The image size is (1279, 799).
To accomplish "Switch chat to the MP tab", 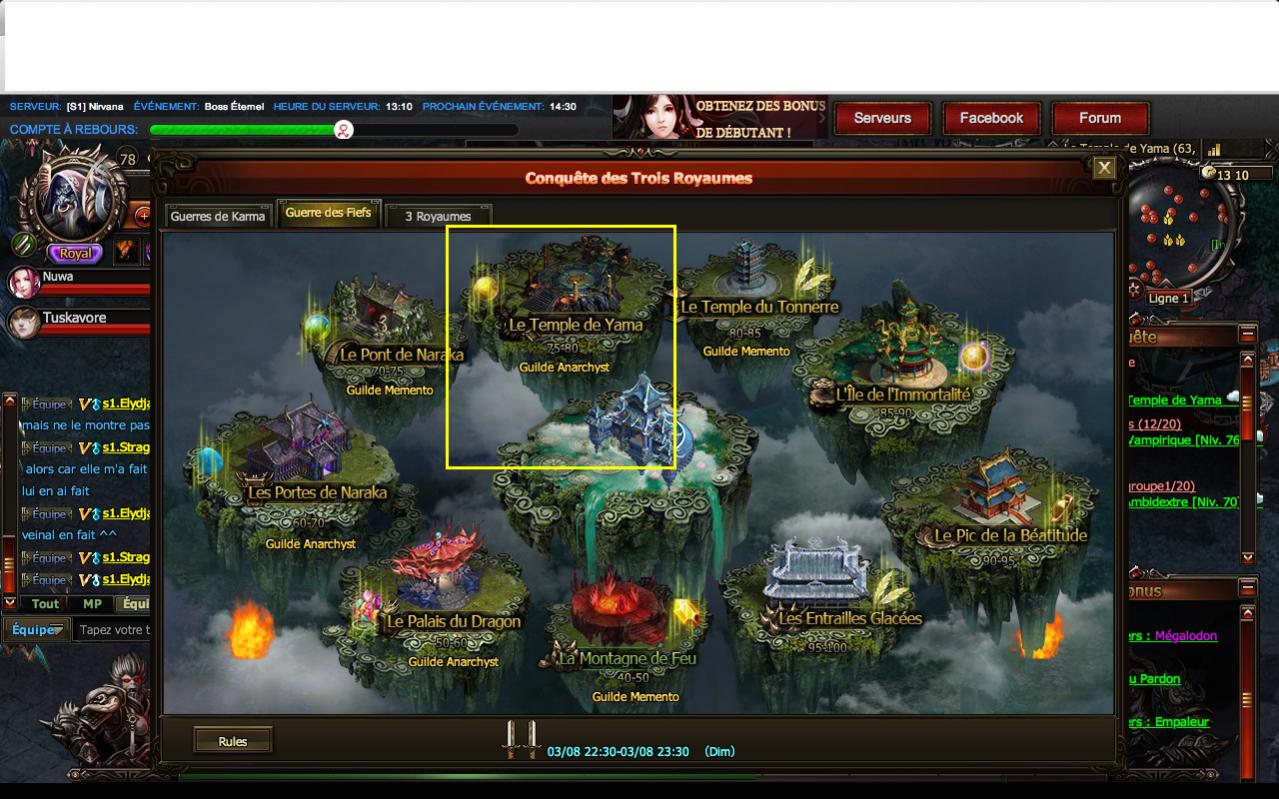I will click(92, 604).
